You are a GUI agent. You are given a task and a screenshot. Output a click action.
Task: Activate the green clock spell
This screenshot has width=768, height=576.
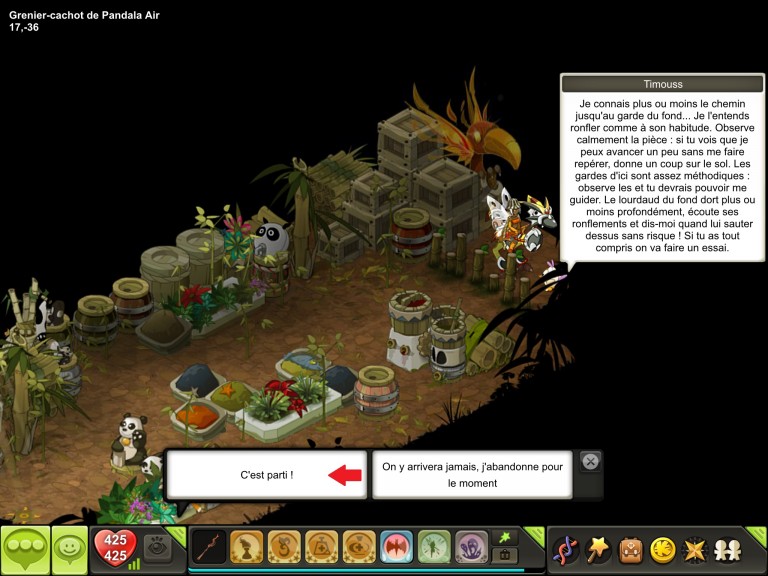(433, 547)
